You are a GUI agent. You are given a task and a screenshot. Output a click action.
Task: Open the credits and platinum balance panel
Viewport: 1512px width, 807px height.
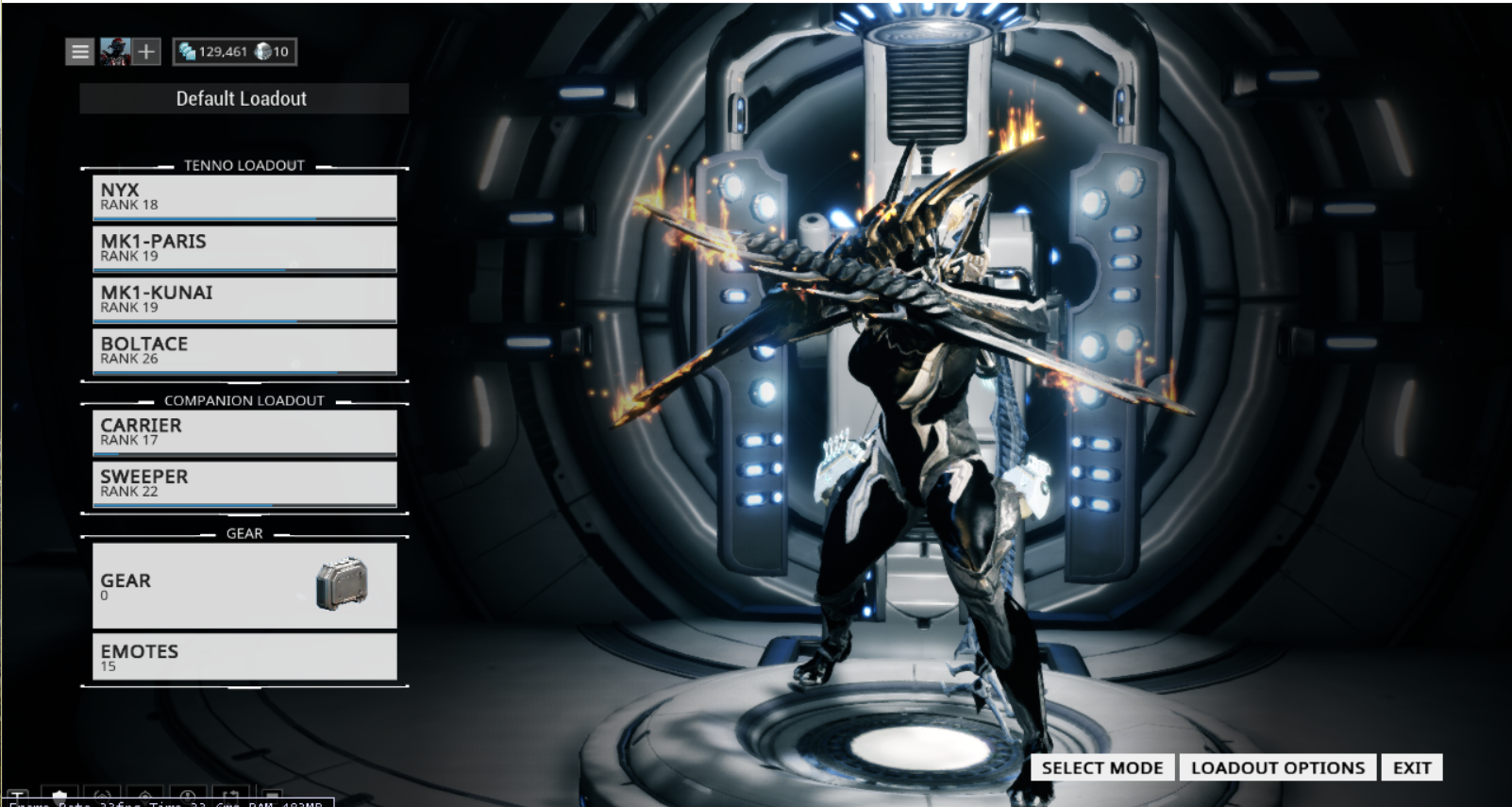tap(235, 52)
